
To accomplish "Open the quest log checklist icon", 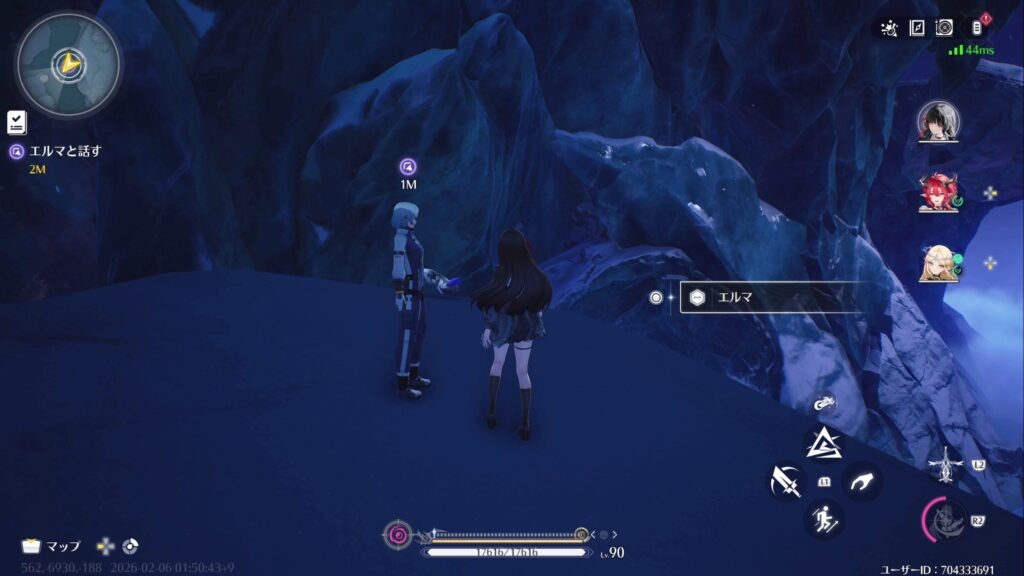I will 17,123.
